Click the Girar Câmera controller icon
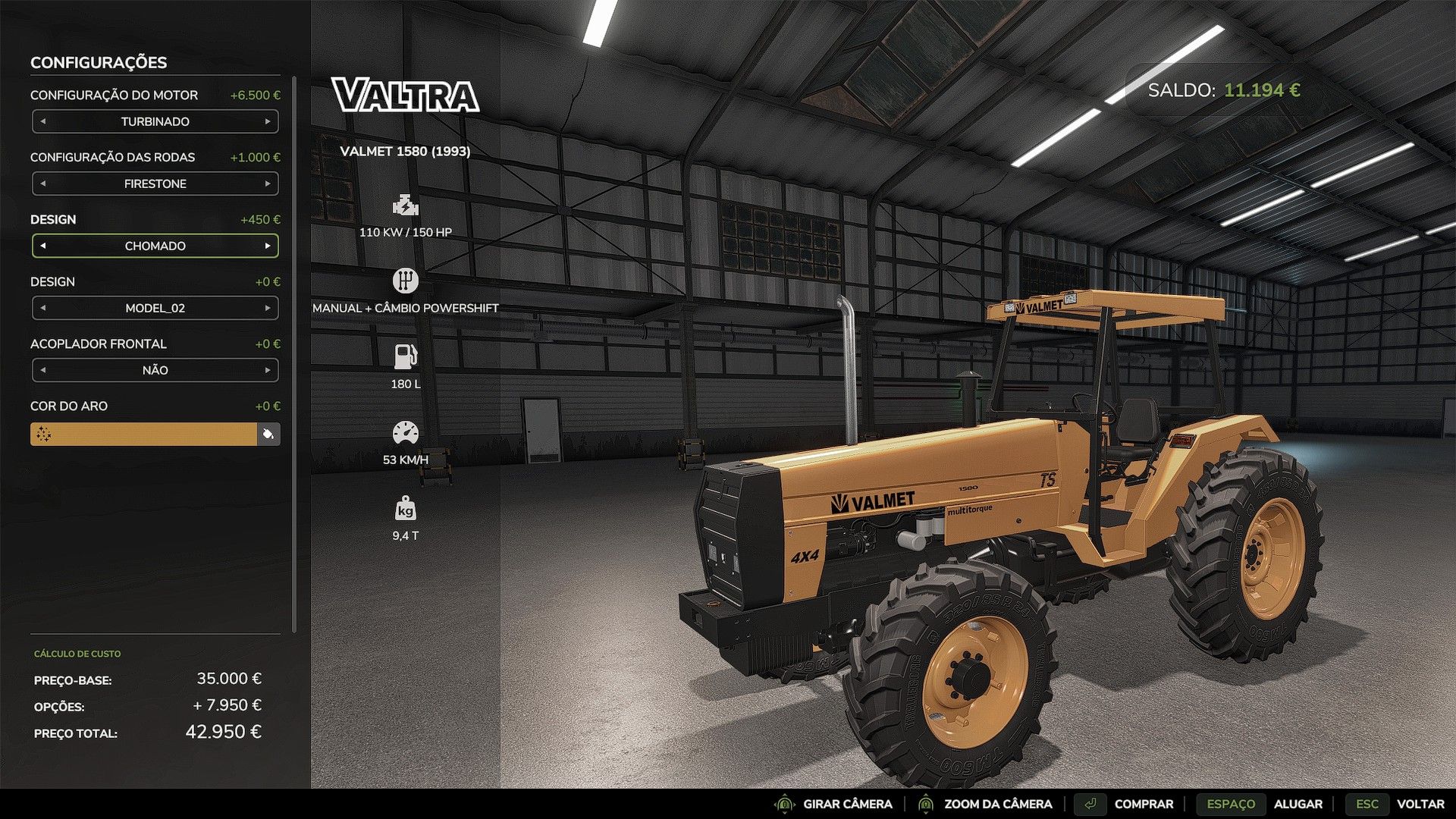 click(x=783, y=804)
